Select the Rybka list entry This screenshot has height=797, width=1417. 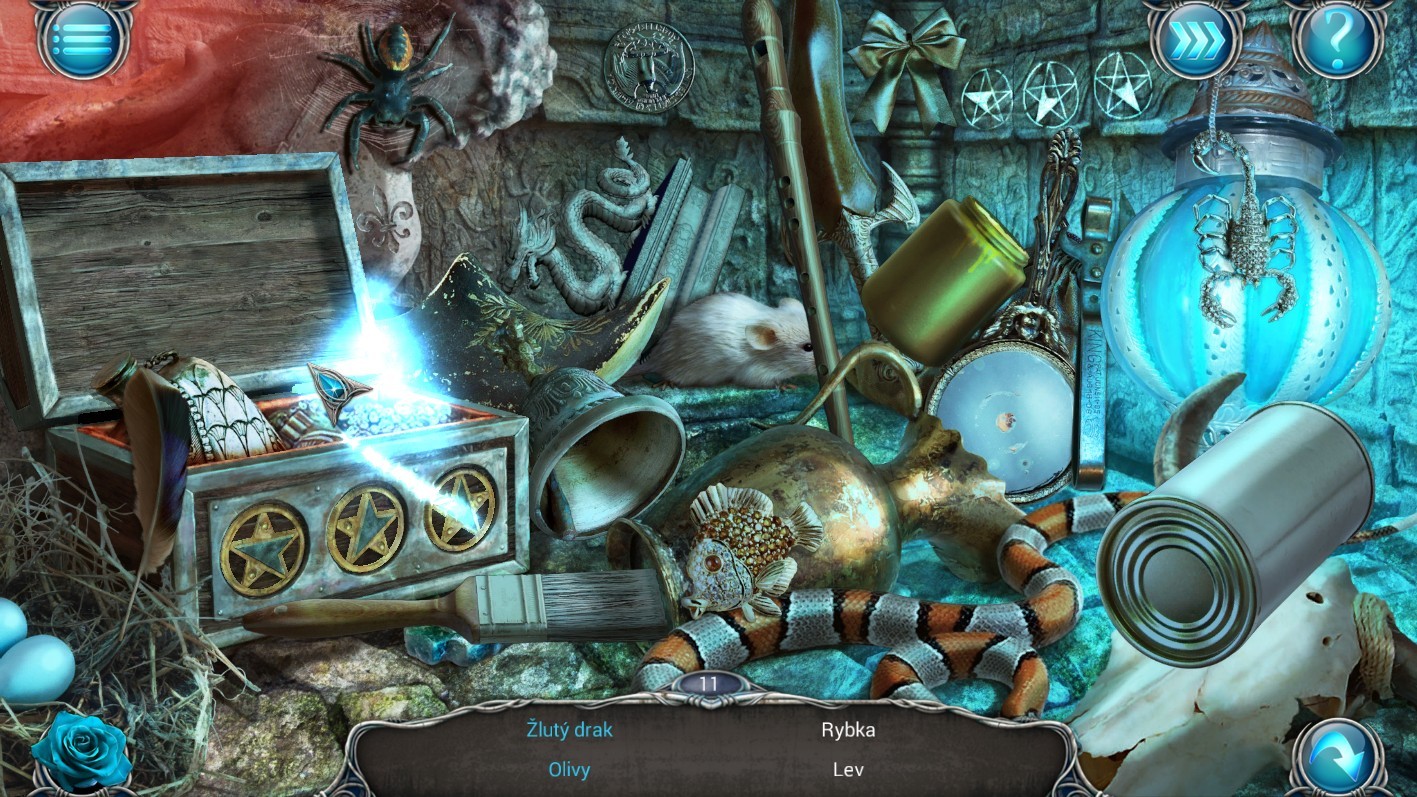point(848,729)
